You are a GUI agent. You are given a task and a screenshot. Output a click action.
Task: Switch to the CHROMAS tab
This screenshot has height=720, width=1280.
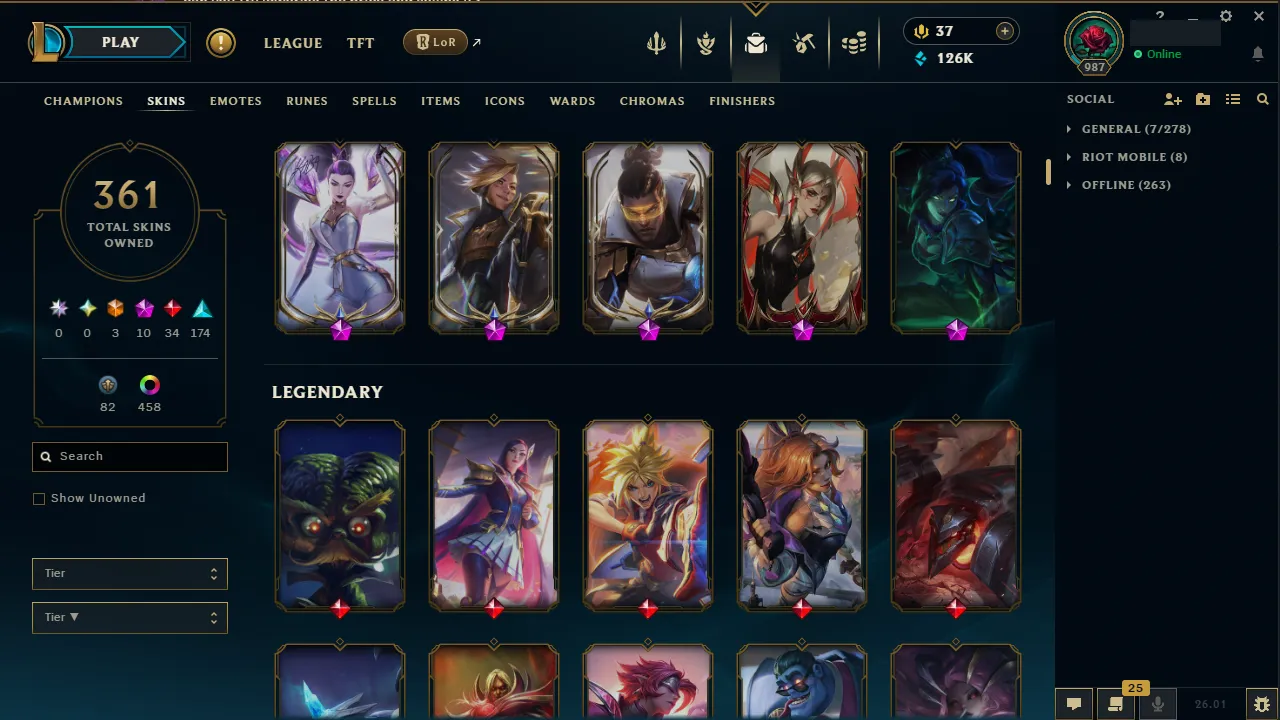coord(652,101)
